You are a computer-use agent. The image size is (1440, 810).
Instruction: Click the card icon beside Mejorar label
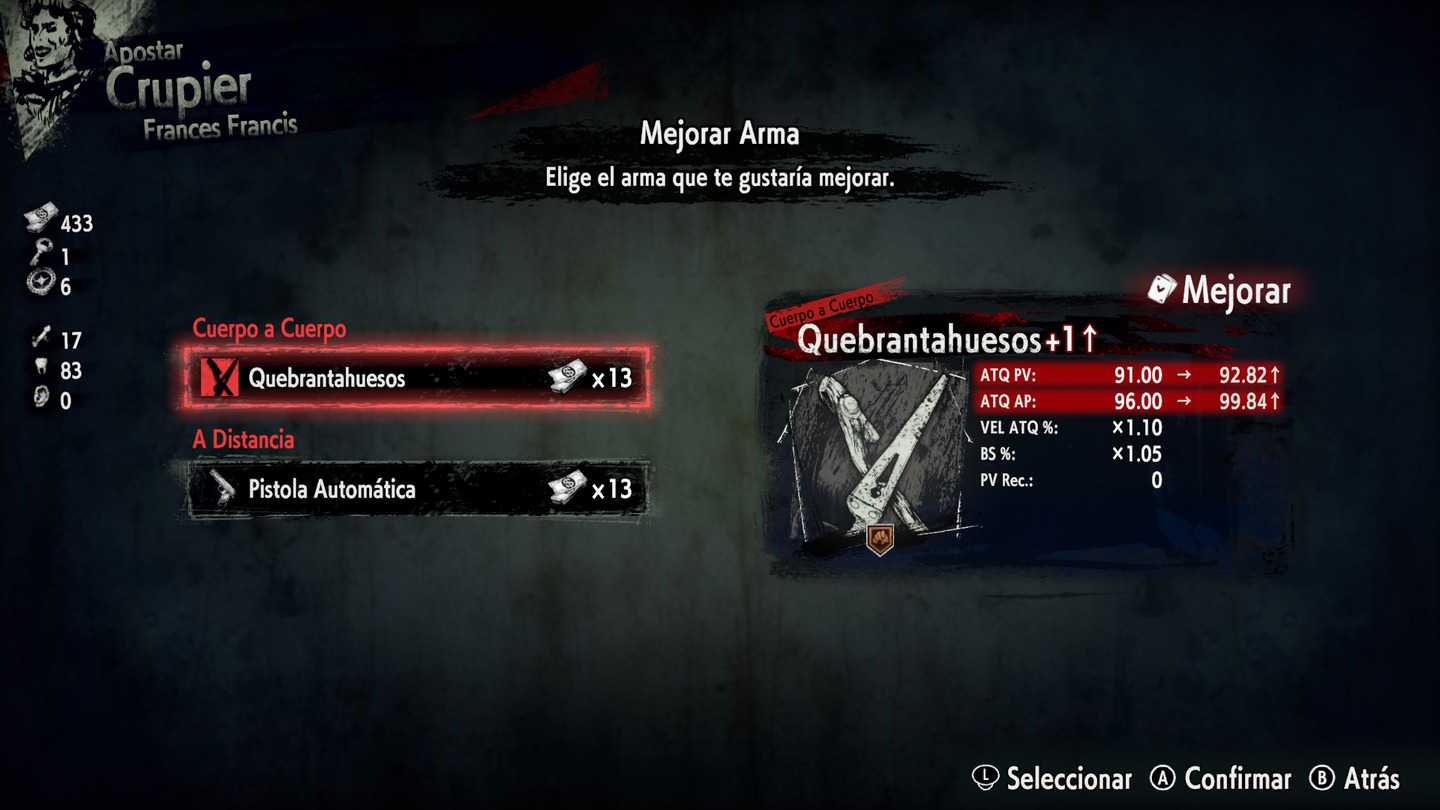coord(1165,291)
